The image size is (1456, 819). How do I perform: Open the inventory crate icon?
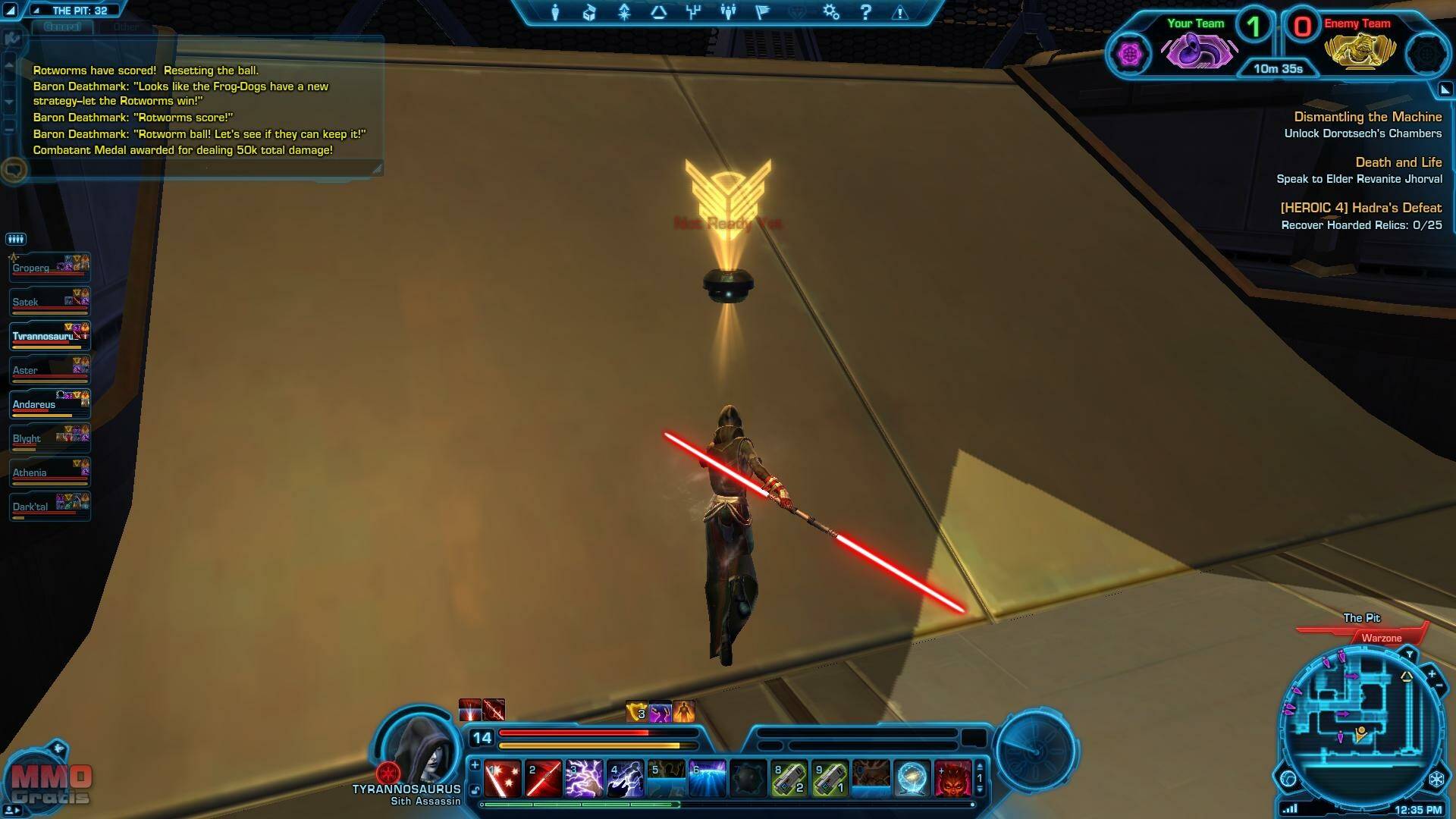pyautogui.click(x=589, y=12)
